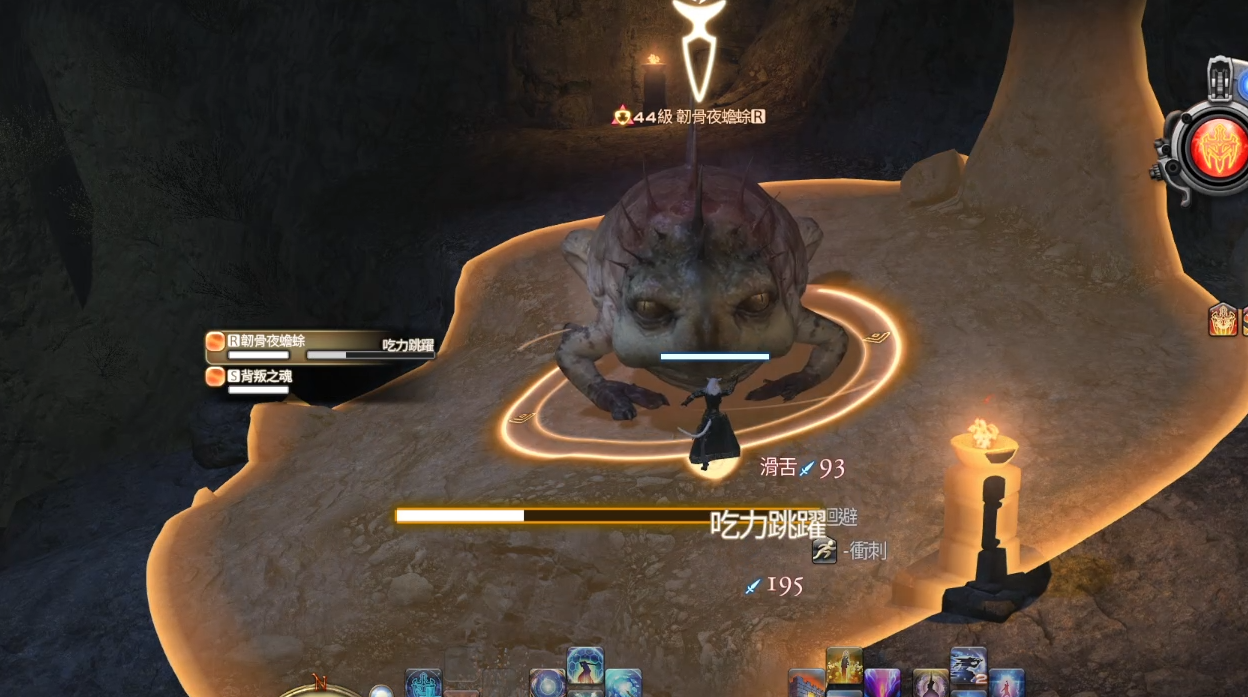Use the blue silhouette figure ability
The width and height of the screenshot is (1248, 697).
point(585,666)
